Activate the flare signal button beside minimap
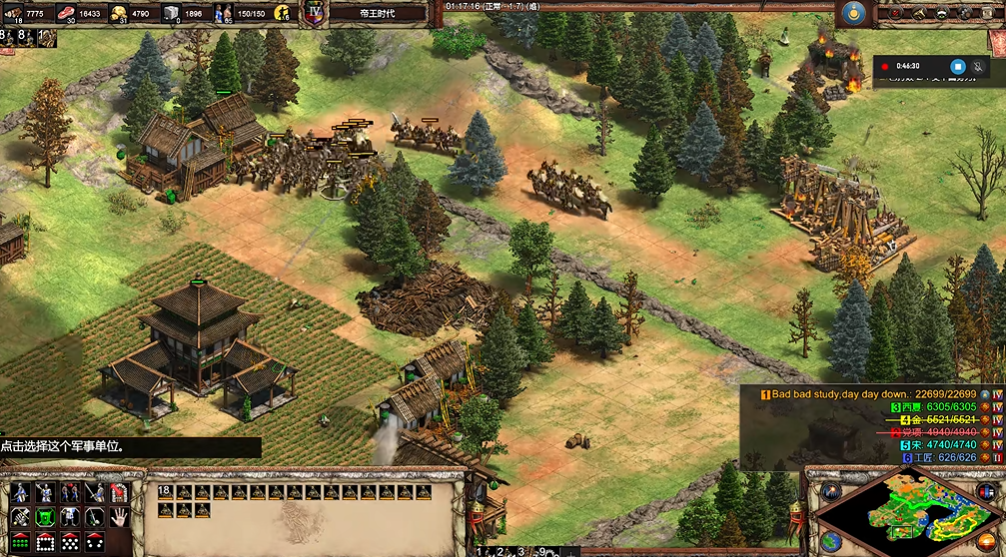 pyautogui.click(x=830, y=491)
